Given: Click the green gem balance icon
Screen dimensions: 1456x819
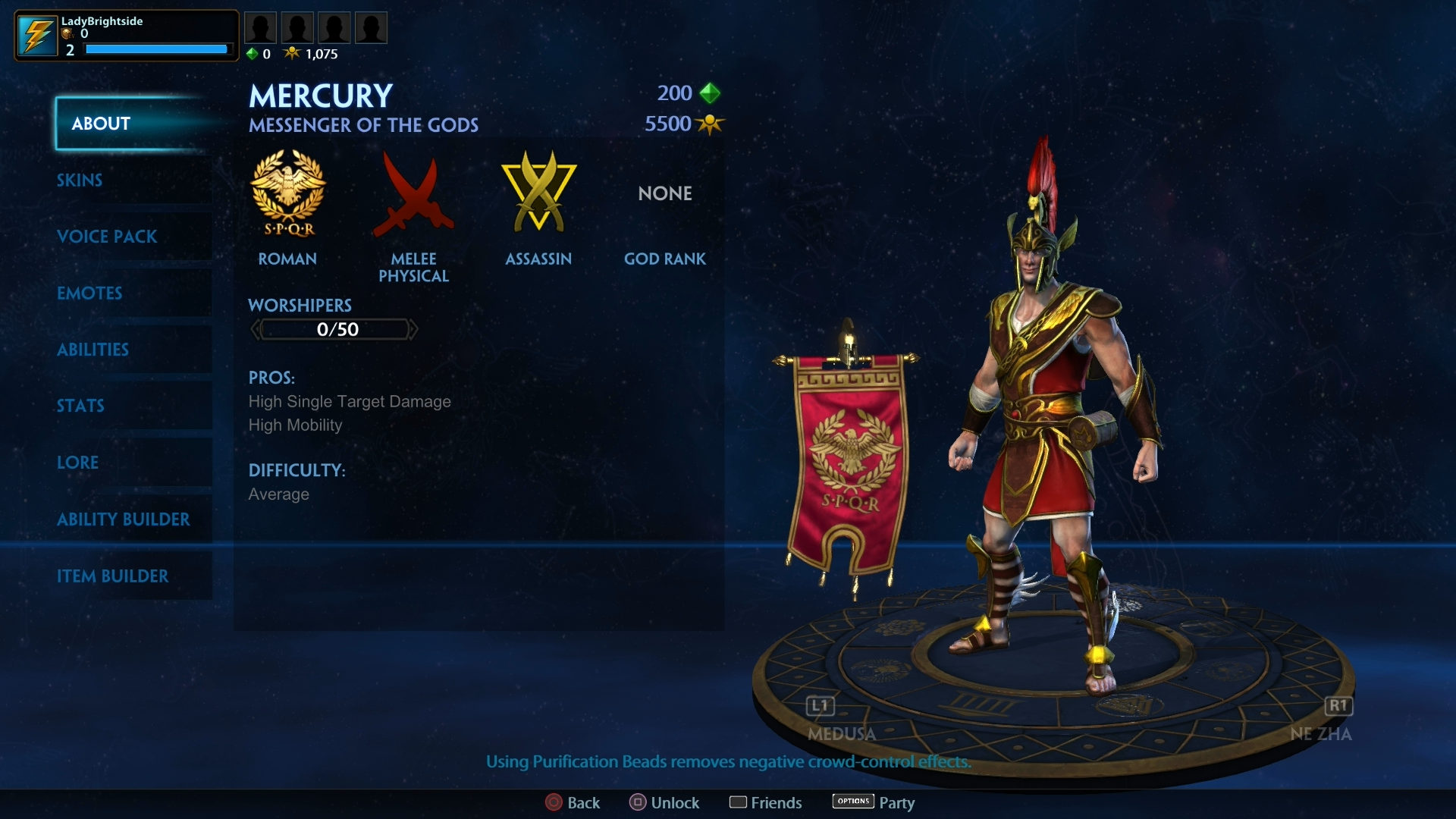Looking at the screenshot, I should point(252,54).
